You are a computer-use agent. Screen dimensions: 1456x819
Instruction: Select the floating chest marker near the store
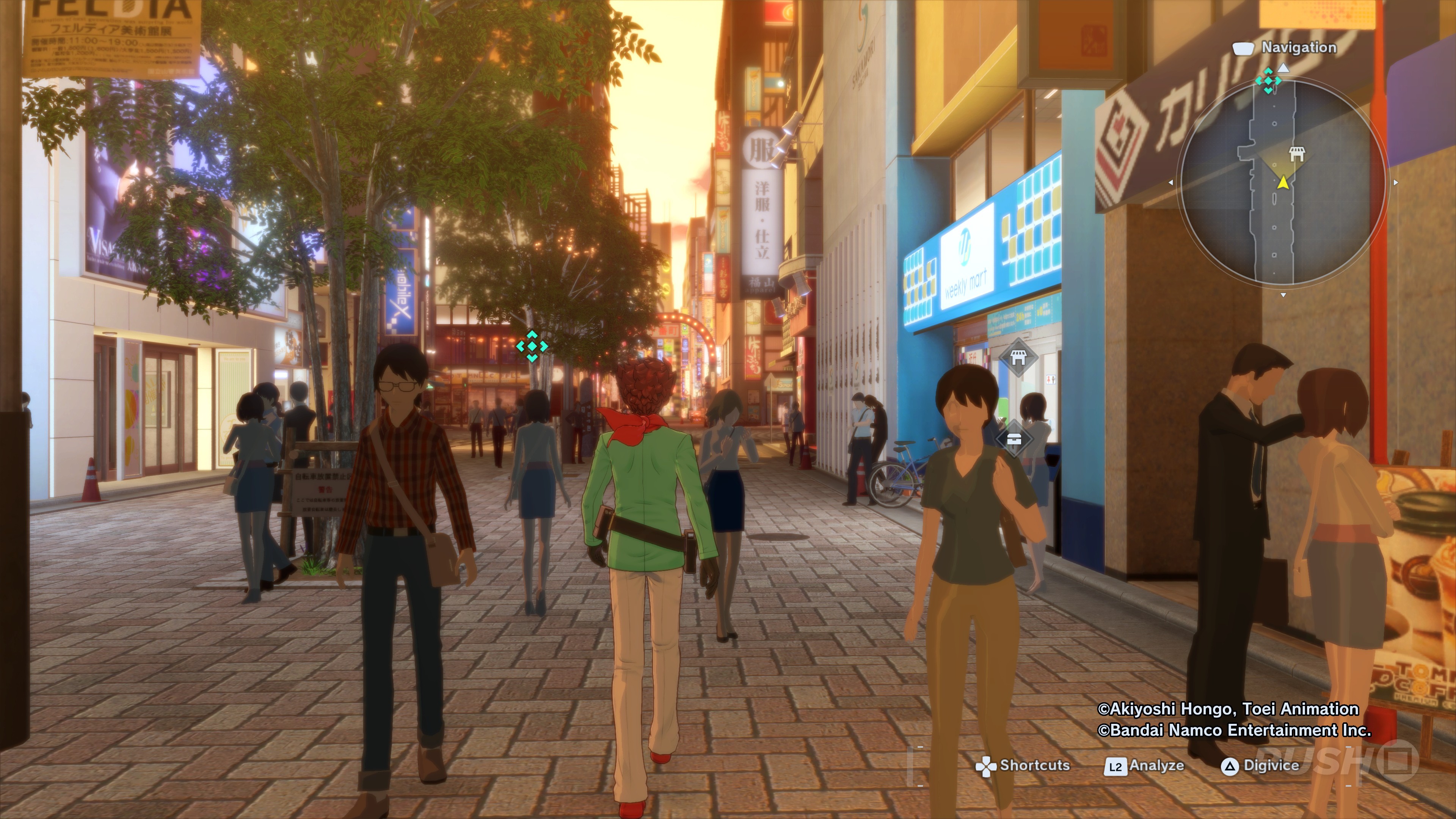coord(1014,439)
